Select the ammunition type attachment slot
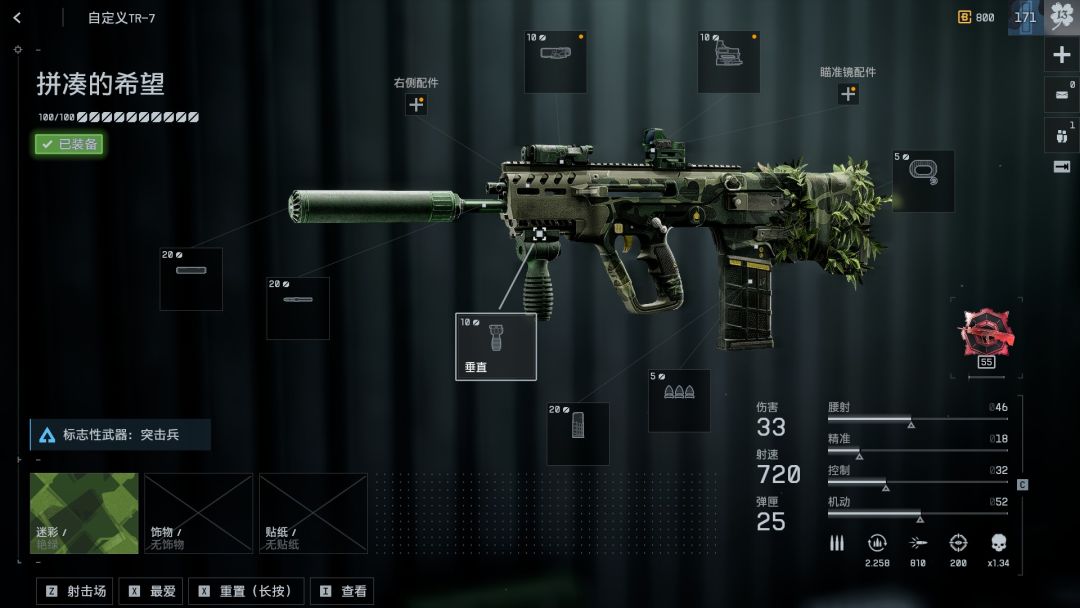 click(x=679, y=400)
